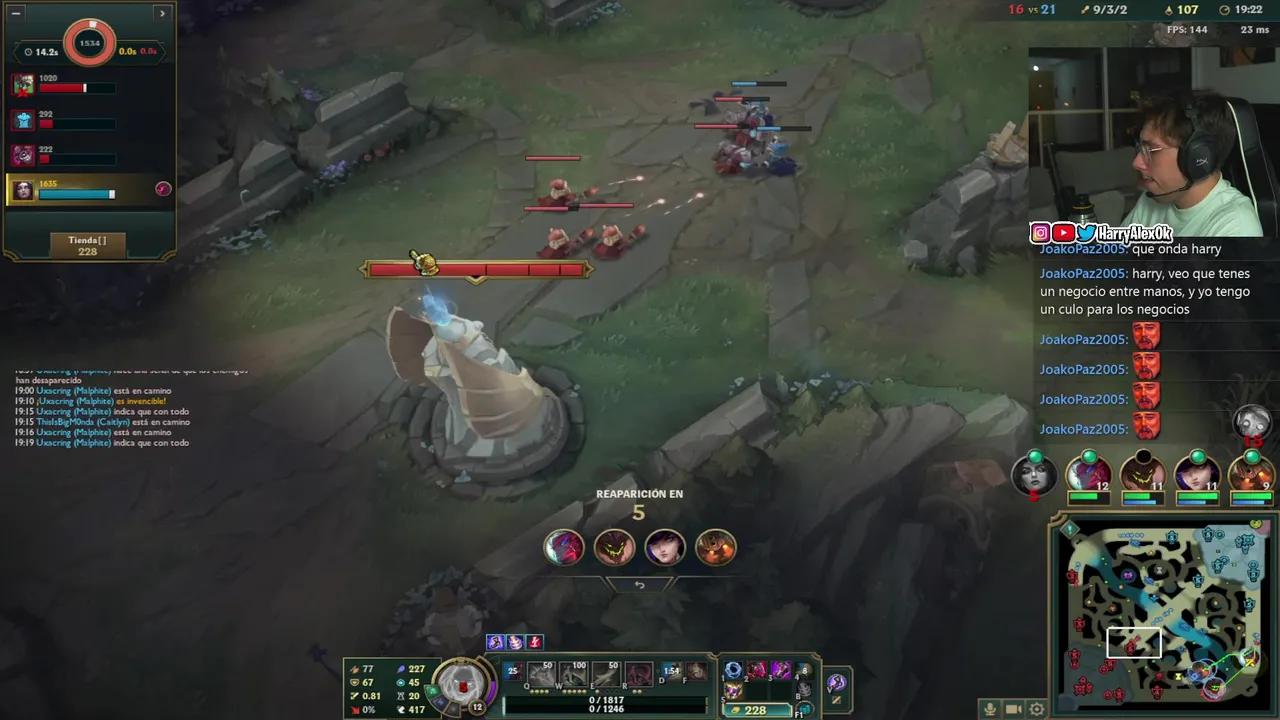Select the E ability icon
The image size is (1280, 720).
[605, 673]
